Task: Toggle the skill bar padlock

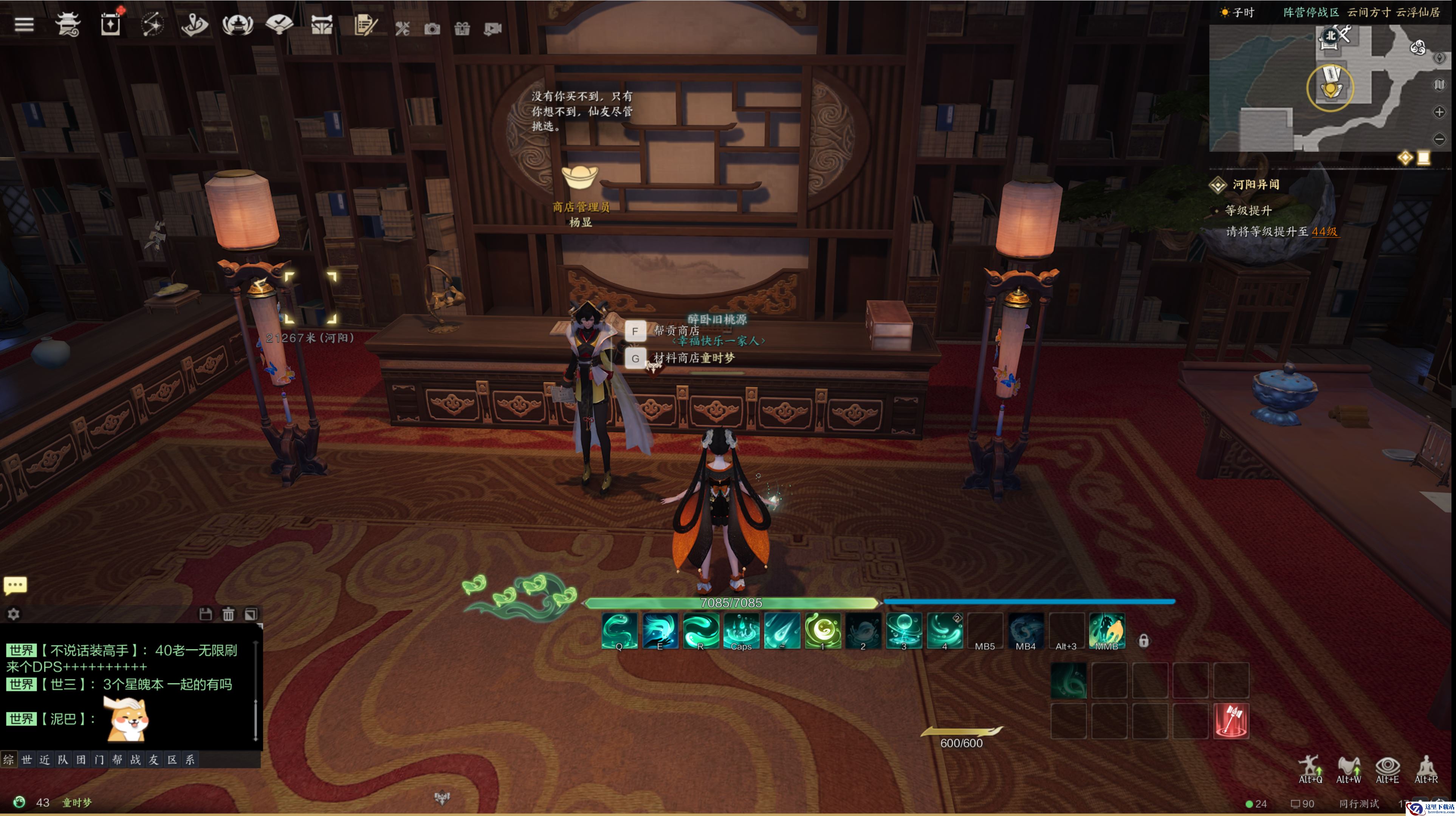Action: [1143, 640]
